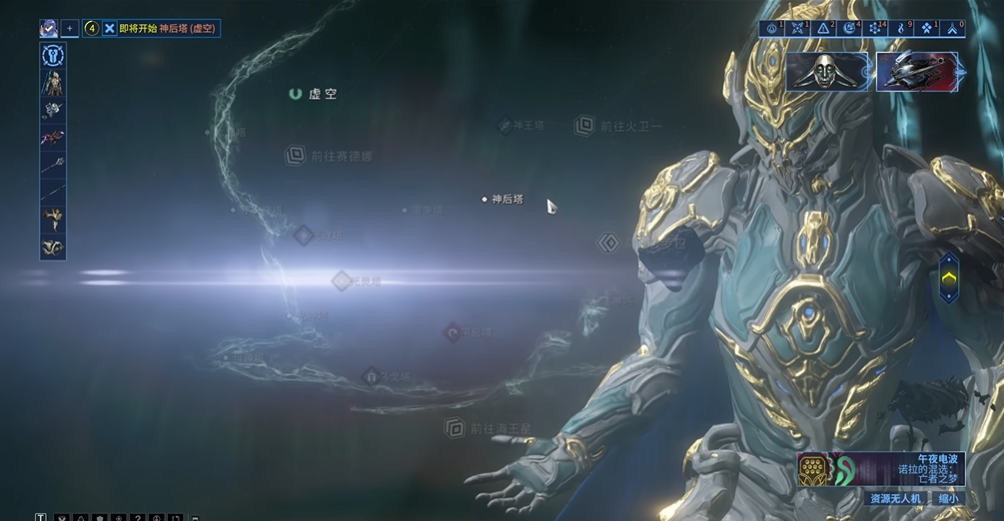Click the plus button to invite a squad member
1004x521 pixels.
[x=70, y=29]
